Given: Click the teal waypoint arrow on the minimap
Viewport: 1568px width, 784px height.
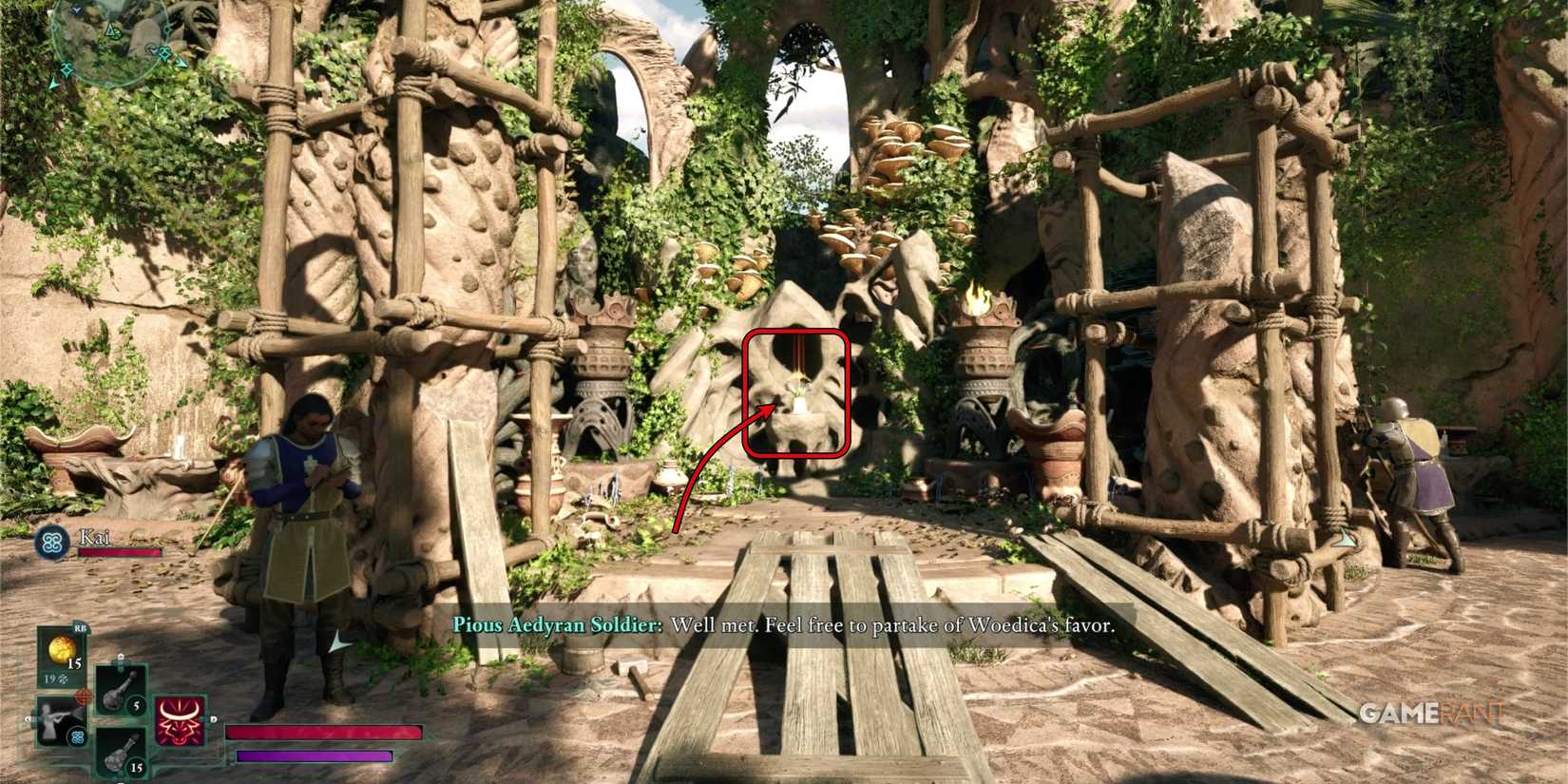Looking at the screenshot, I should coord(55,83).
